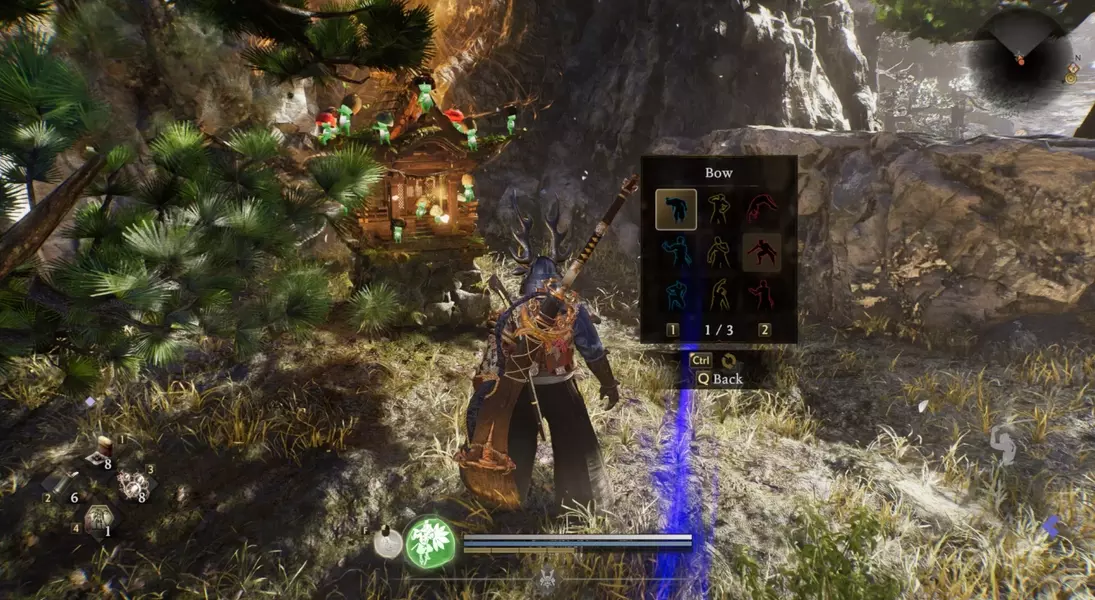Choose the red crouching gesture
1095x600 pixels.
(x=762, y=251)
